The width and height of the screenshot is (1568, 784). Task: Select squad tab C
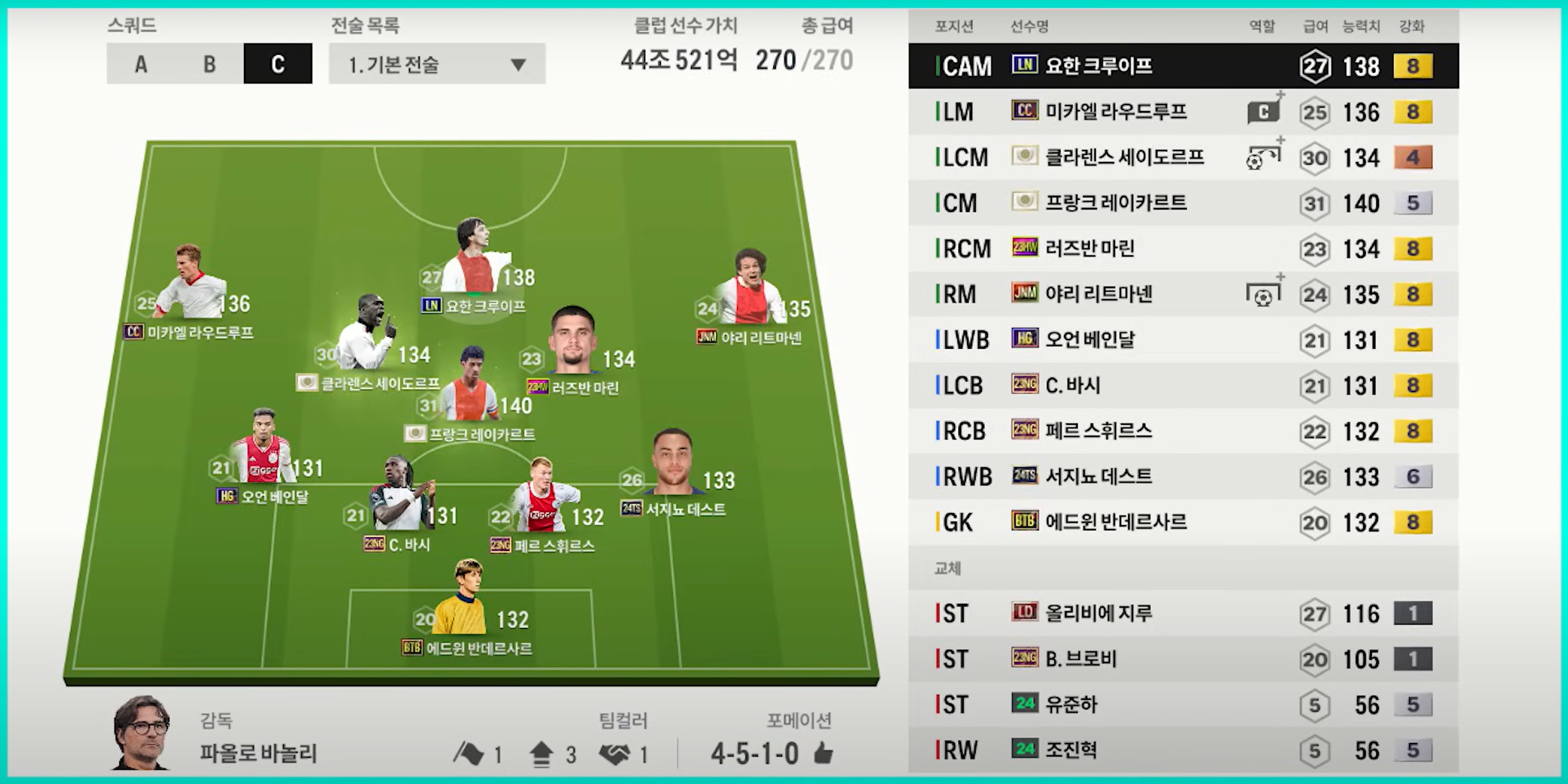[x=277, y=64]
